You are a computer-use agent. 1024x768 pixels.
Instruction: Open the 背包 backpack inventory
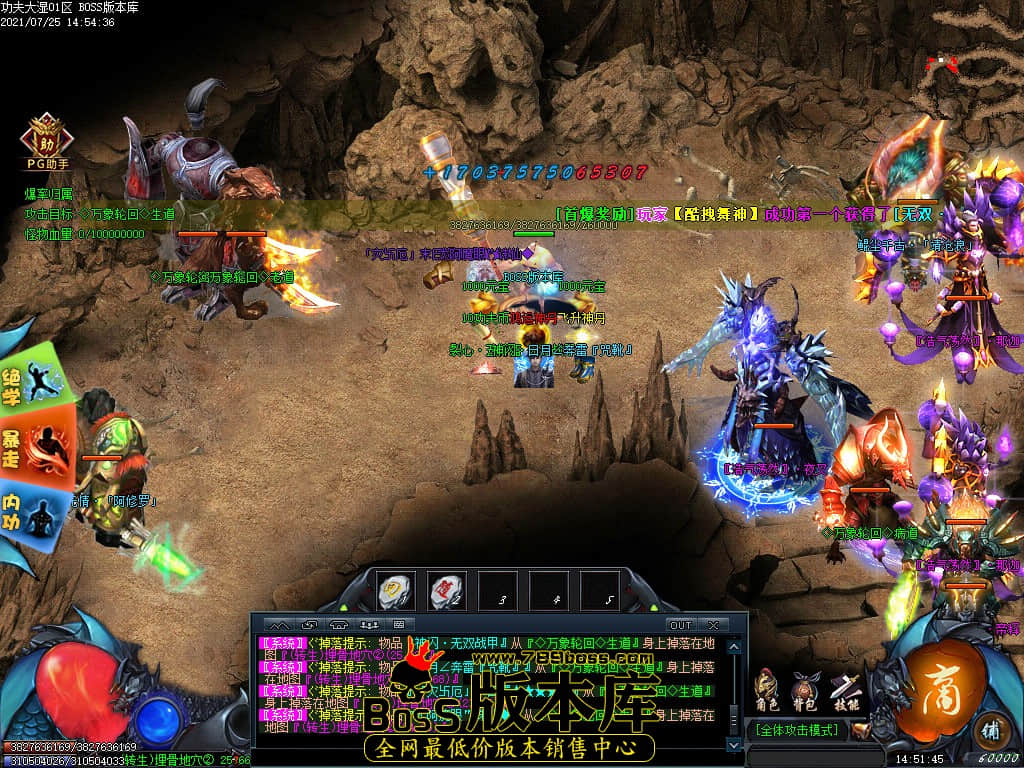tap(804, 689)
